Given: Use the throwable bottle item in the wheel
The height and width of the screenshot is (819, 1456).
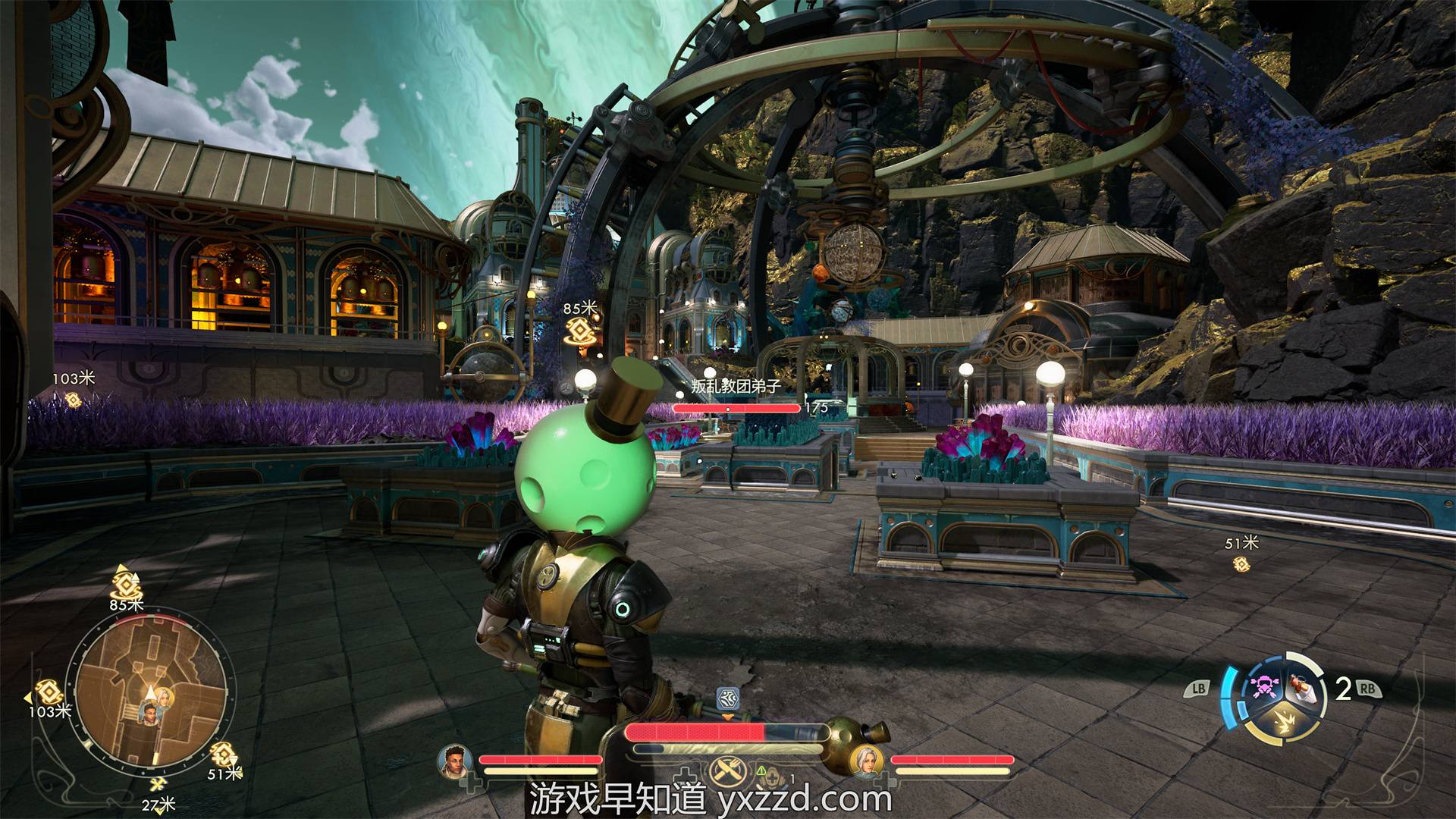Looking at the screenshot, I should click(x=1301, y=688).
